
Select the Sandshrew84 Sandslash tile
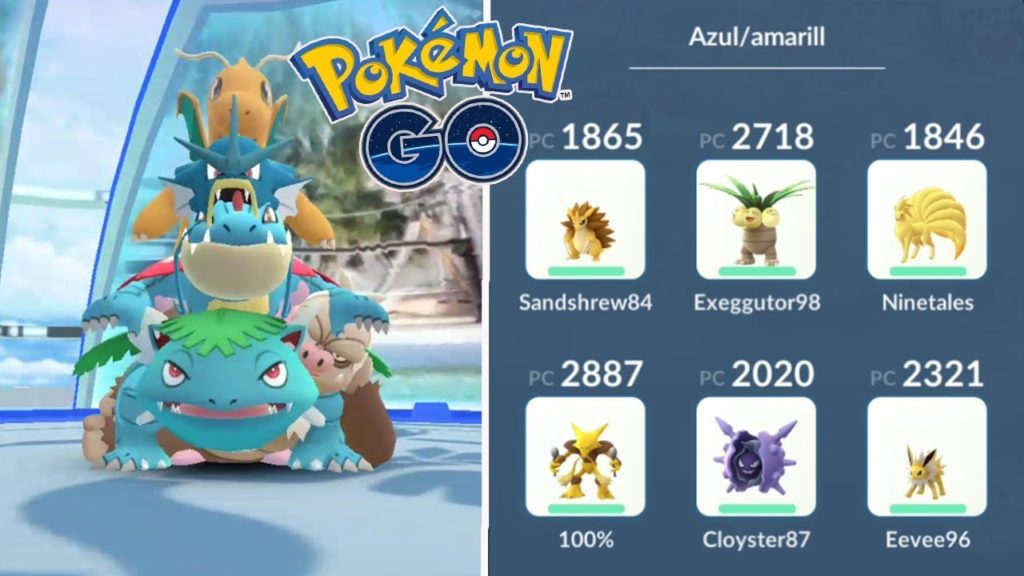click(585, 219)
